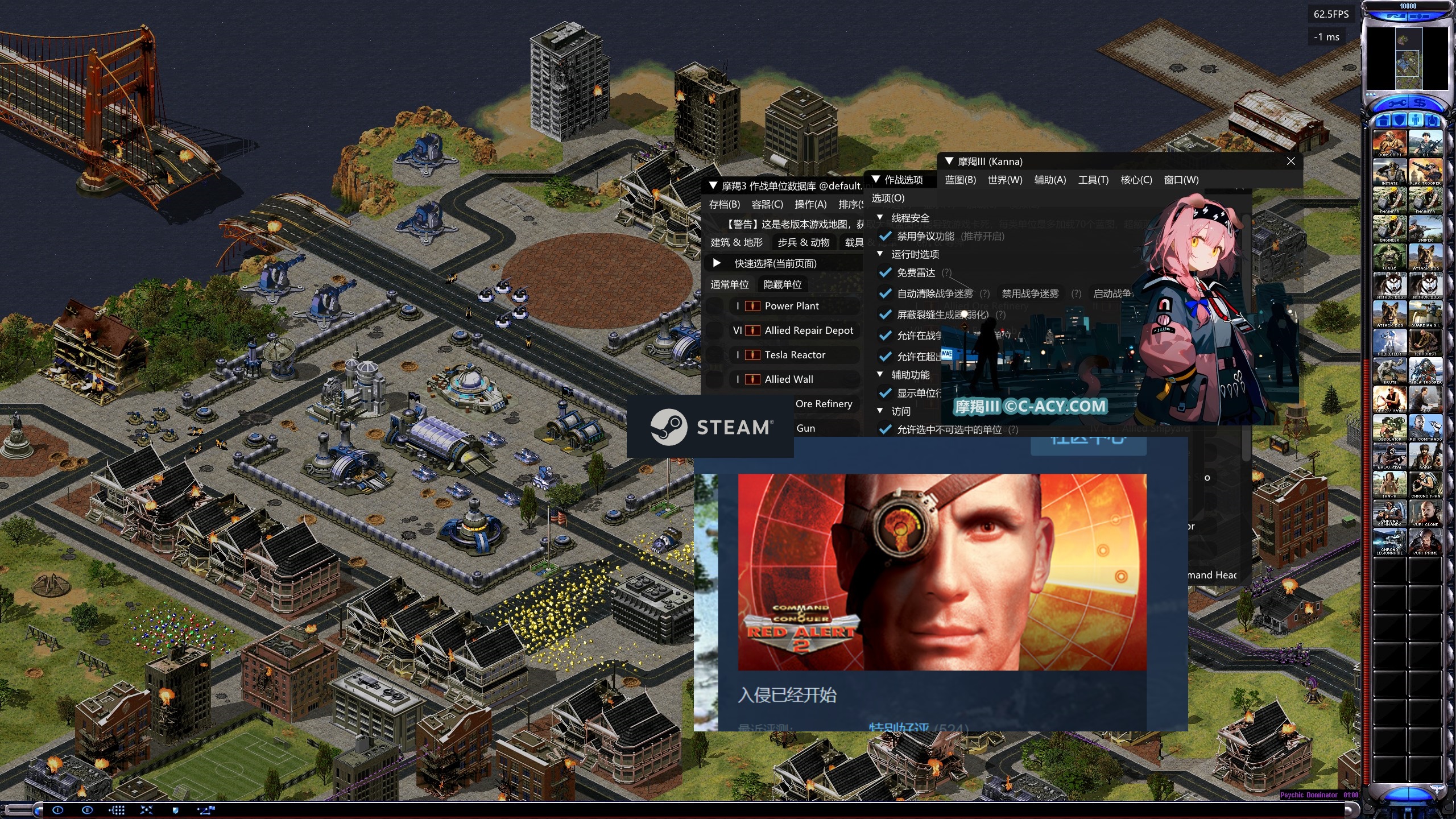
Task: Click the radar minimap
Action: click(1407, 58)
